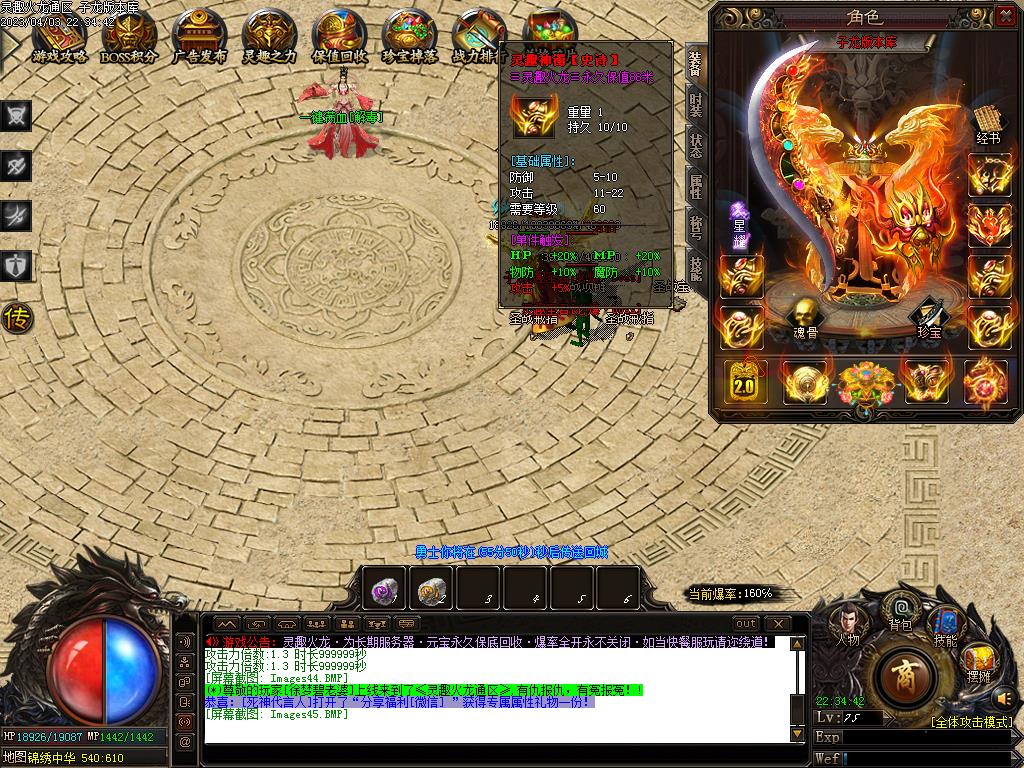Toggle the sound speaker icon
Viewport: 1024px width, 768px height.
1004,697
